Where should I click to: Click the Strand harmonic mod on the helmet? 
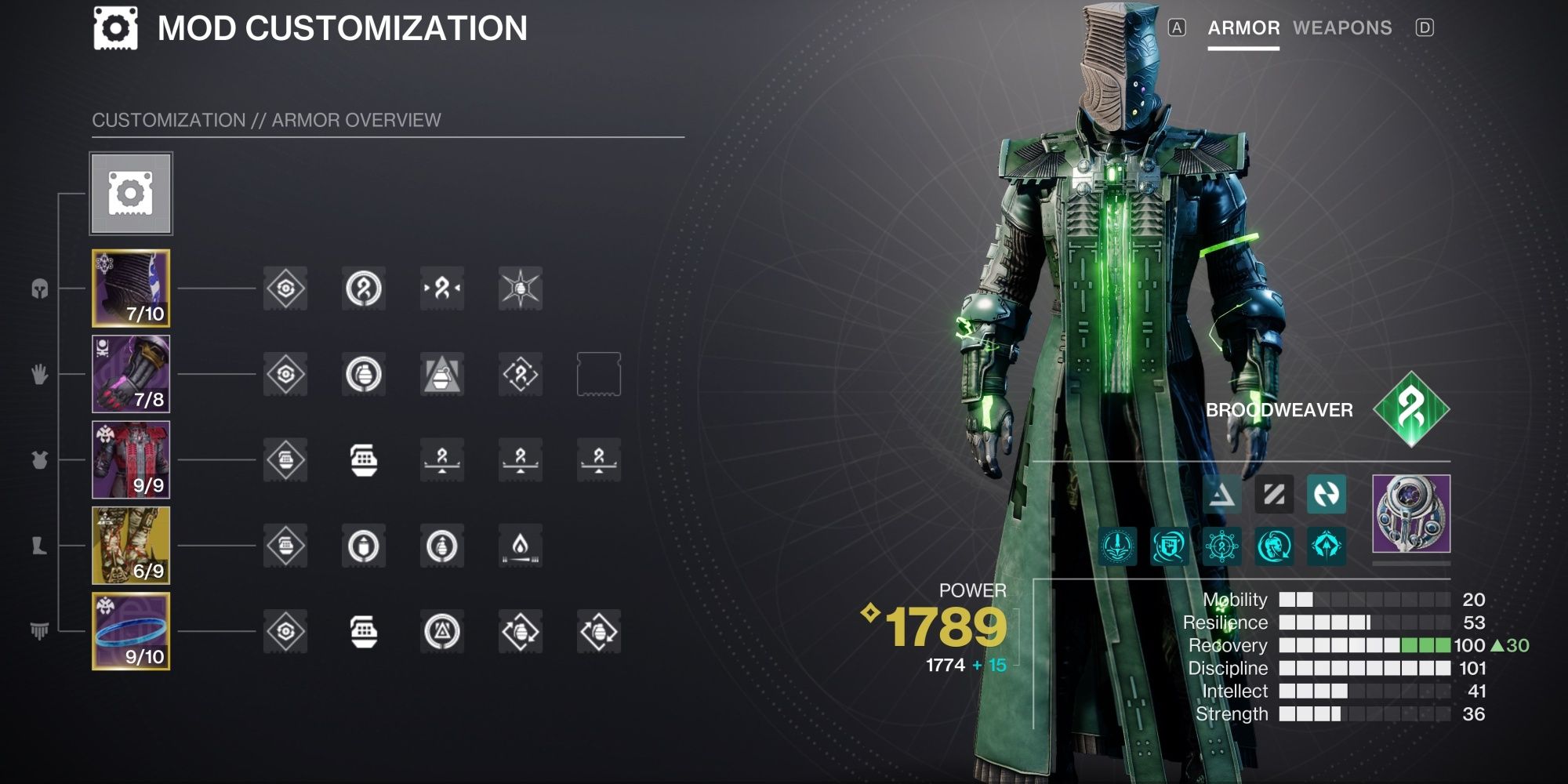tap(442, 289)
